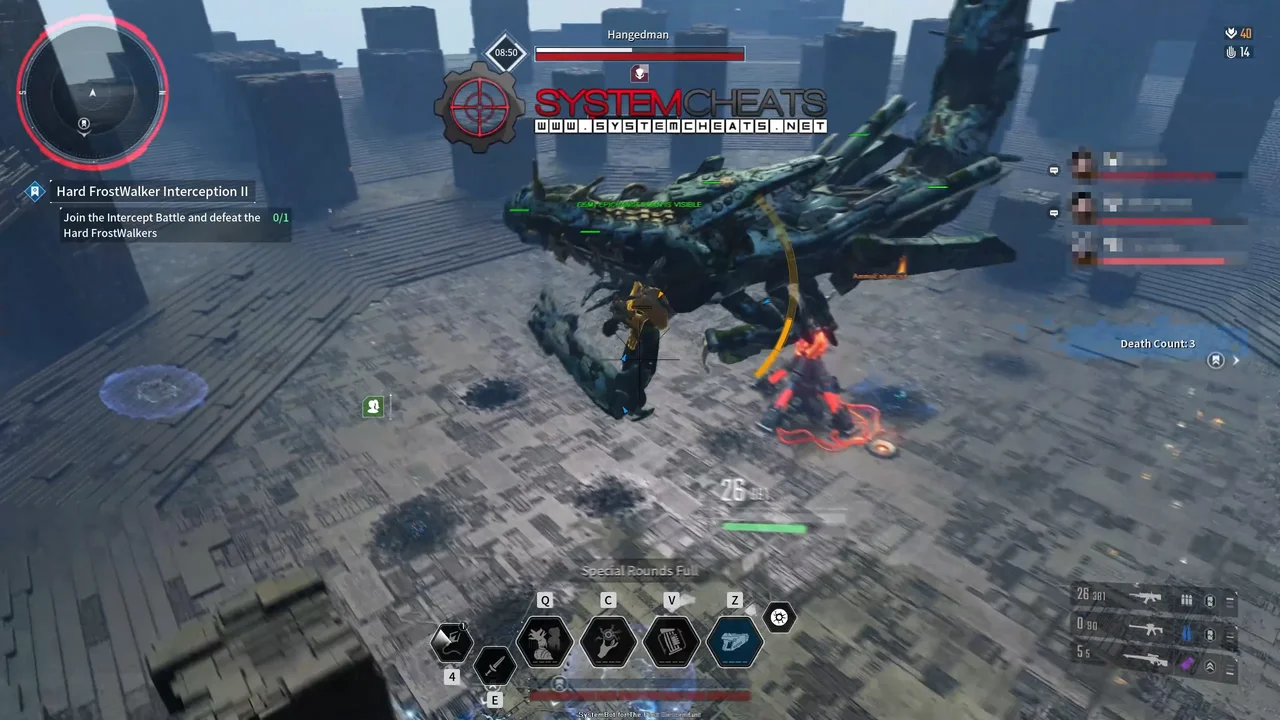The width and height of the screenshot is (1280, 720).
Task: Activate the magazine reload skill icon
Action: (671, 641)
